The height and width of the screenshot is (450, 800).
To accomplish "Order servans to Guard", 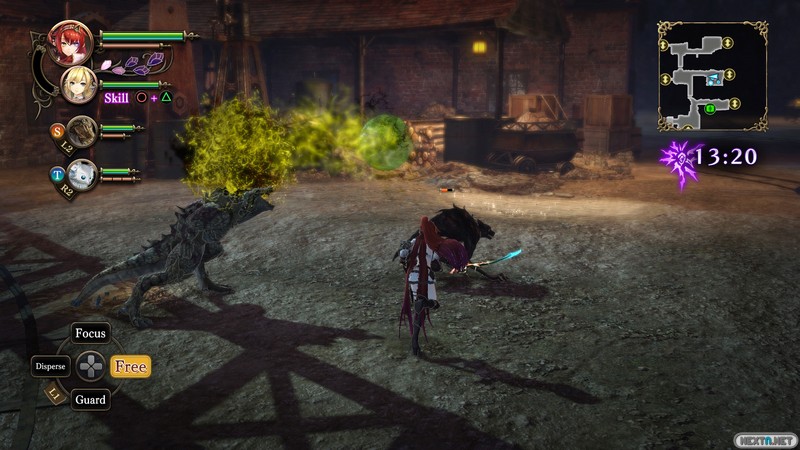I will pyautogui.click(x=90, y=400).
